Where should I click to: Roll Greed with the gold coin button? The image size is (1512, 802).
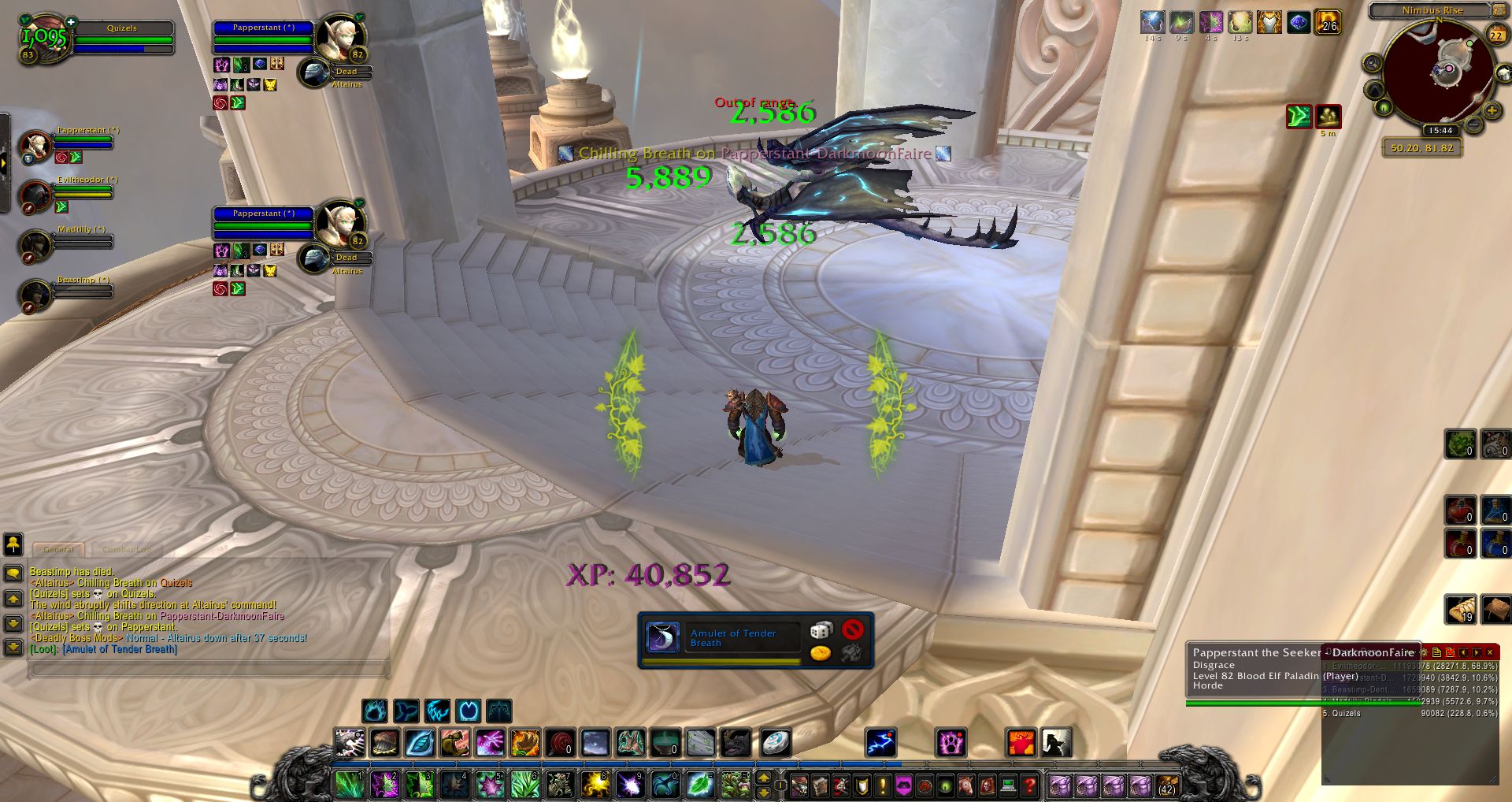tap(821, 652)
